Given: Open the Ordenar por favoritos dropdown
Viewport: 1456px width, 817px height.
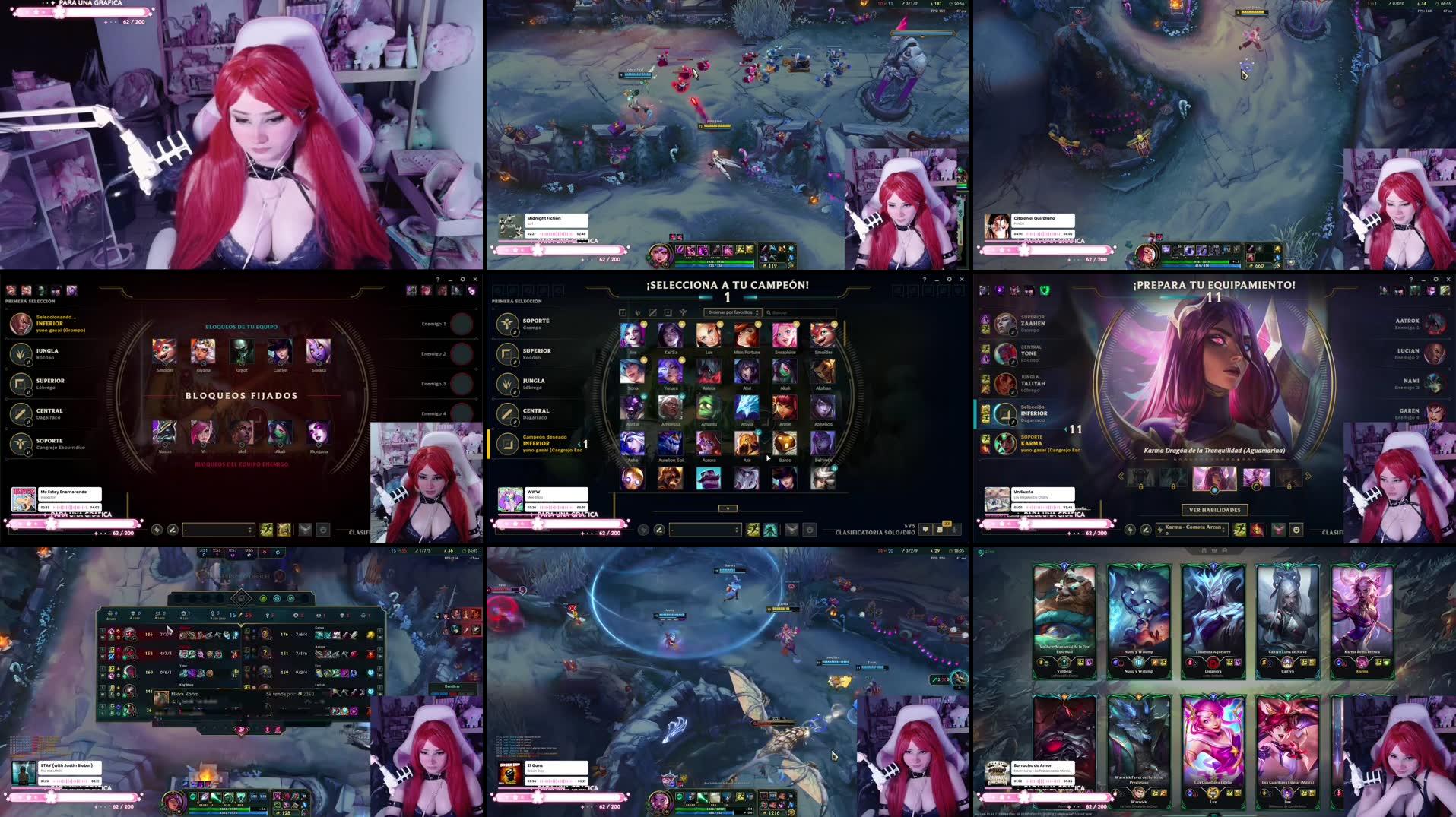Looking at the screenshot, I should coord(731,312).
